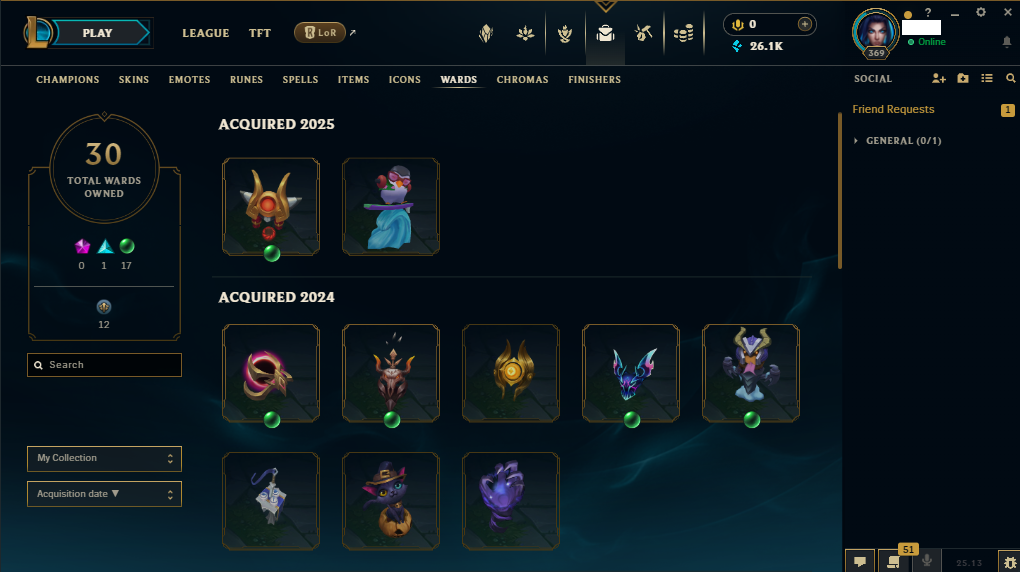Viewport: 1020px width, 572px height.
Task: Click the PLAY button
Action: (98, 33)
